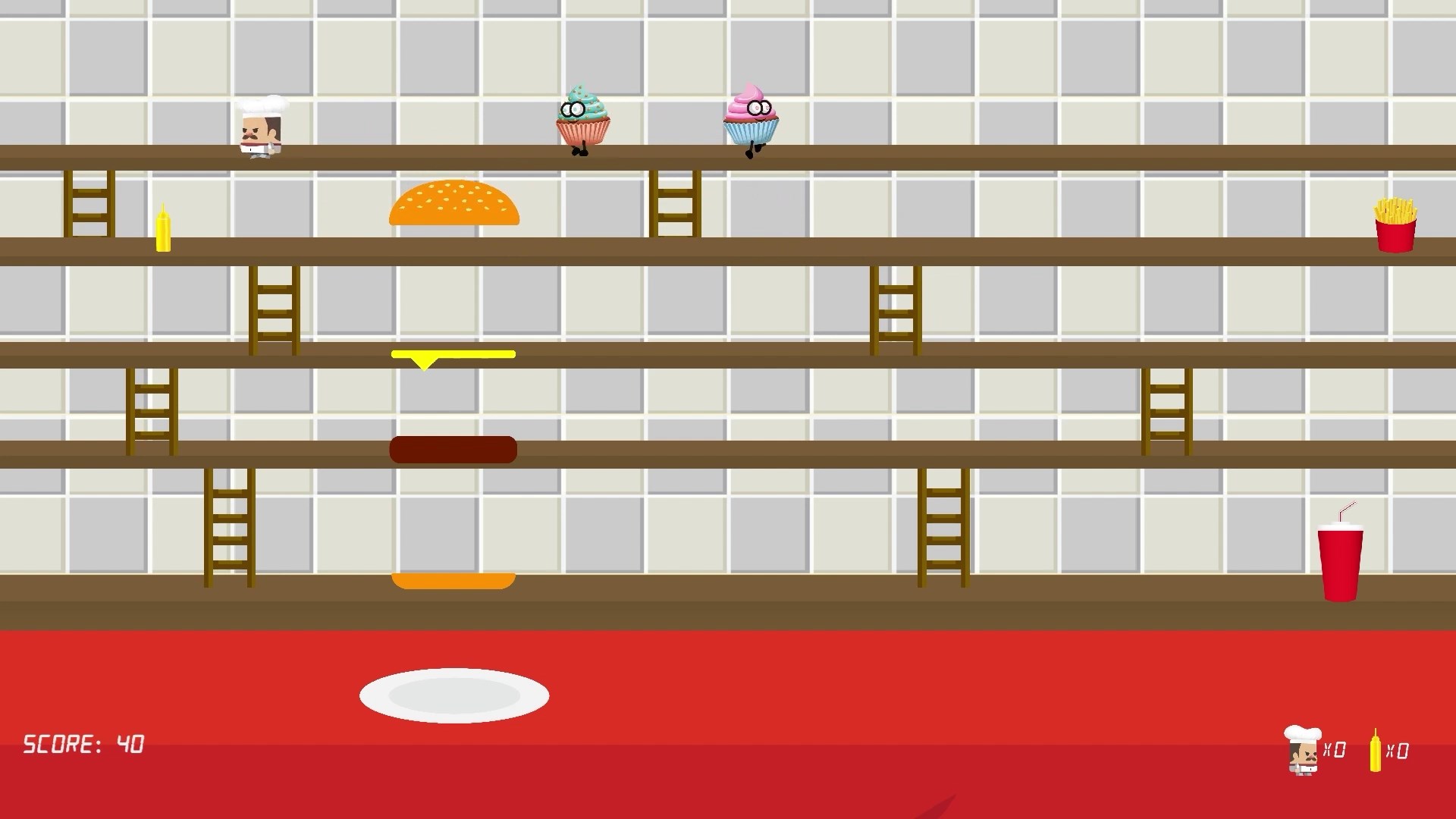The width and height of the screenshot is (1456, 819).
Task: Click the pink-frosted cupcake enemy
Action: tap(751, 120)
